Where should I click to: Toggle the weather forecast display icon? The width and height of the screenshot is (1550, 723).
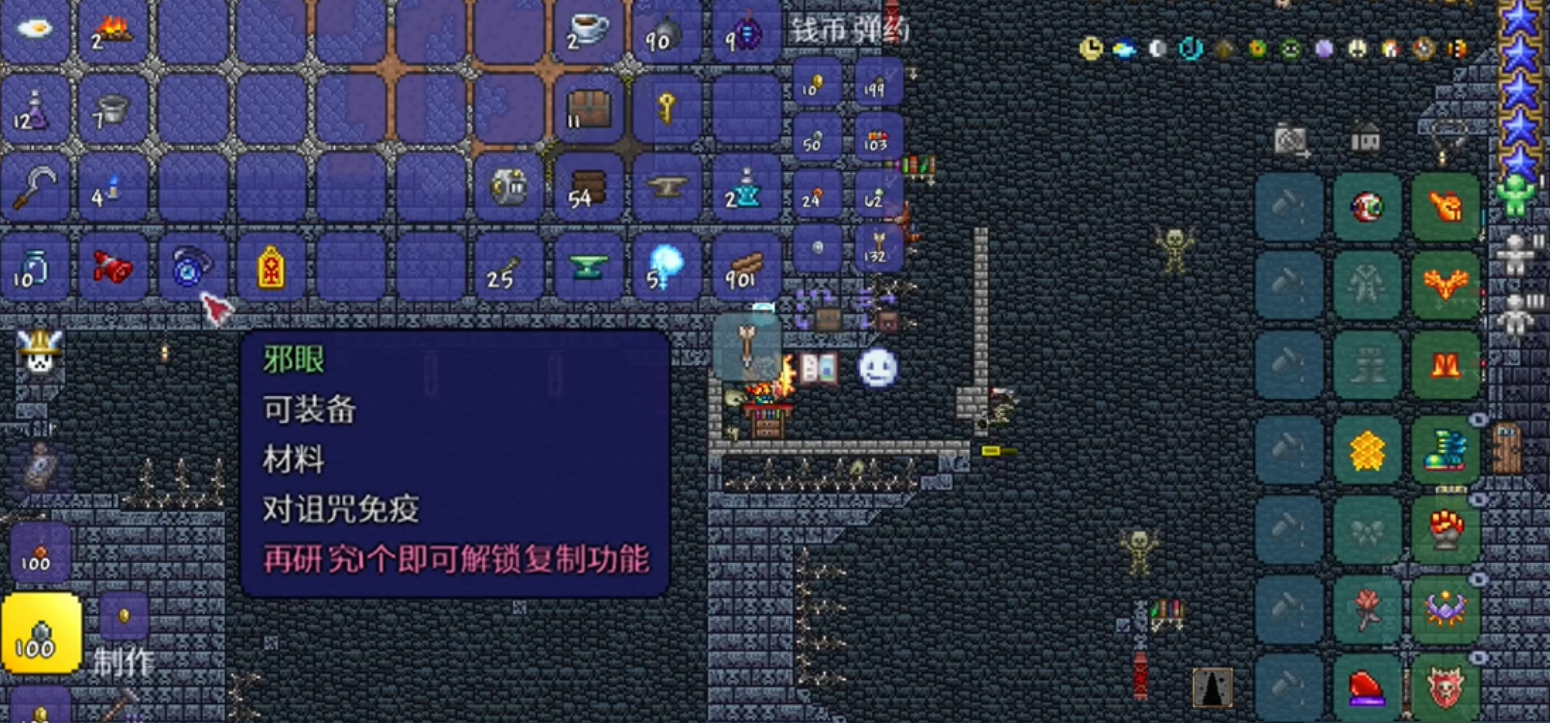(1122, 48)
